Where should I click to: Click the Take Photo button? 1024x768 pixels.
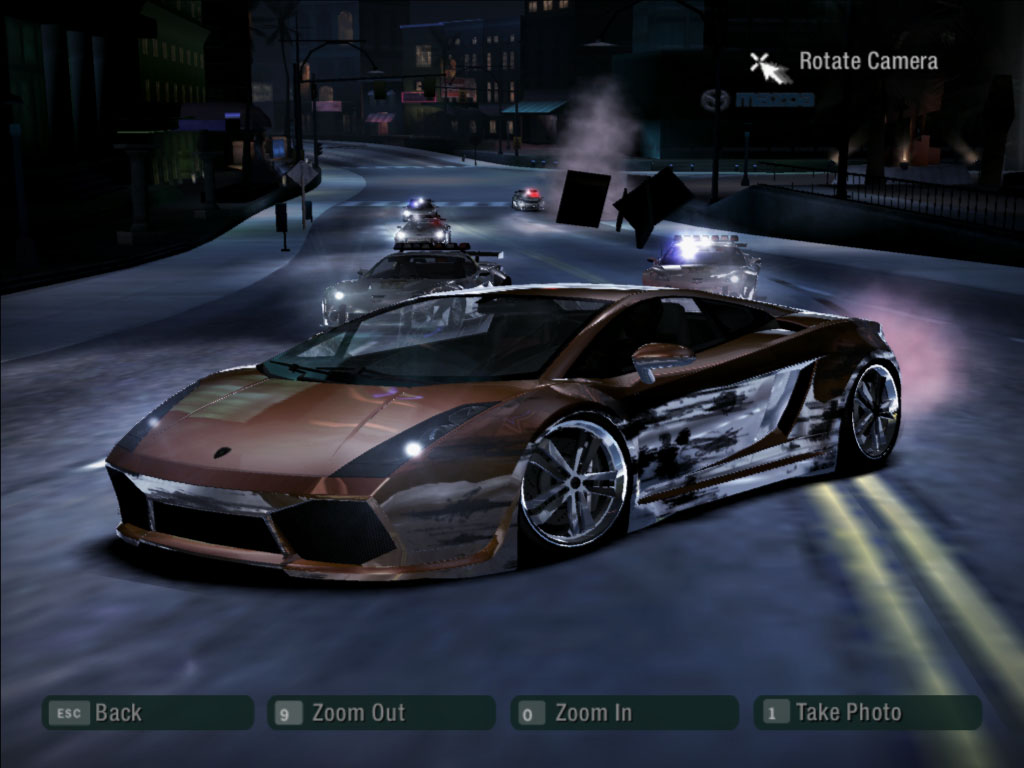867,713
